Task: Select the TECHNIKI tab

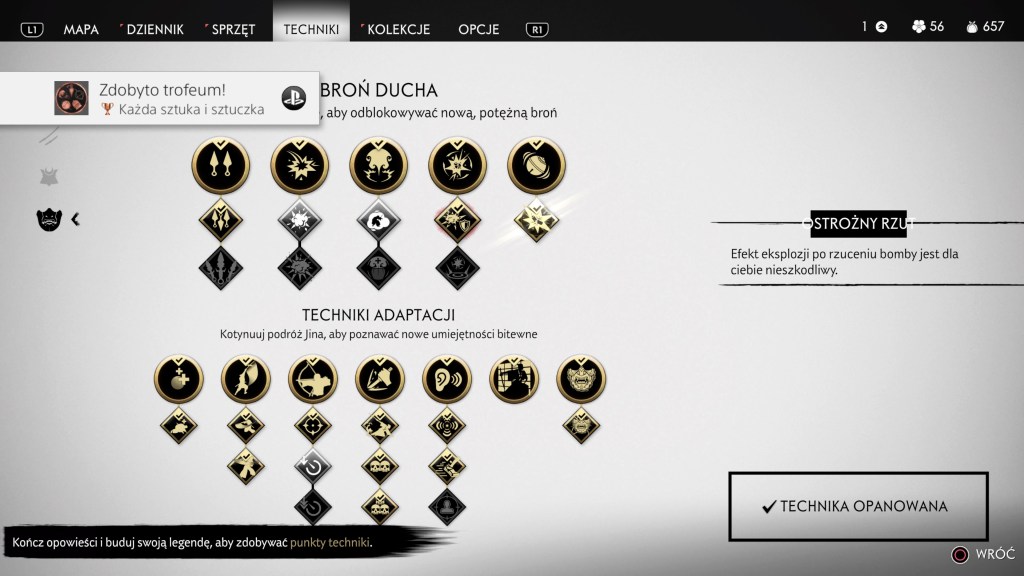Action: point(311,29)
